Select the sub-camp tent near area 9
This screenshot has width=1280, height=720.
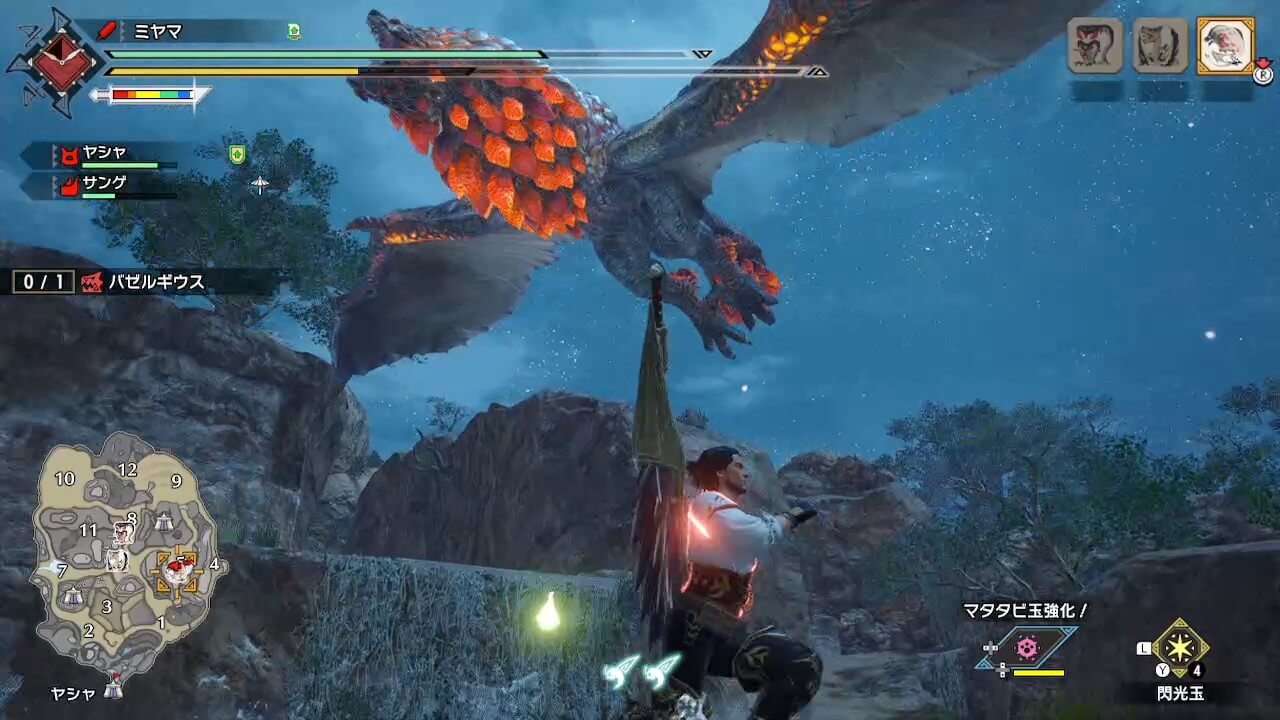(x=163, y=521)
